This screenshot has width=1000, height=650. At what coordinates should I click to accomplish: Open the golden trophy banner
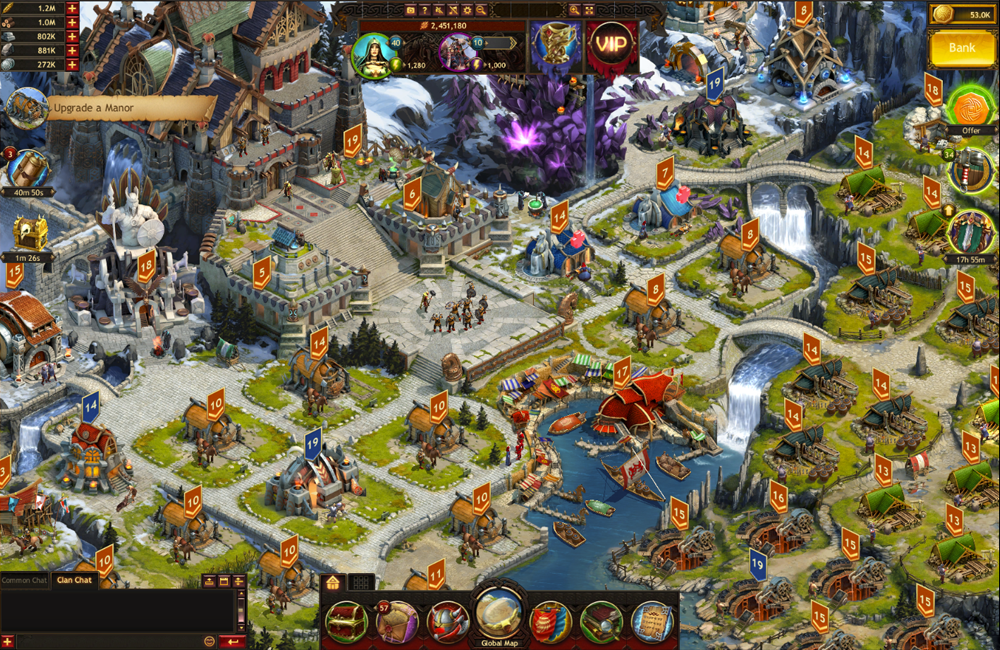click(556, 47)
